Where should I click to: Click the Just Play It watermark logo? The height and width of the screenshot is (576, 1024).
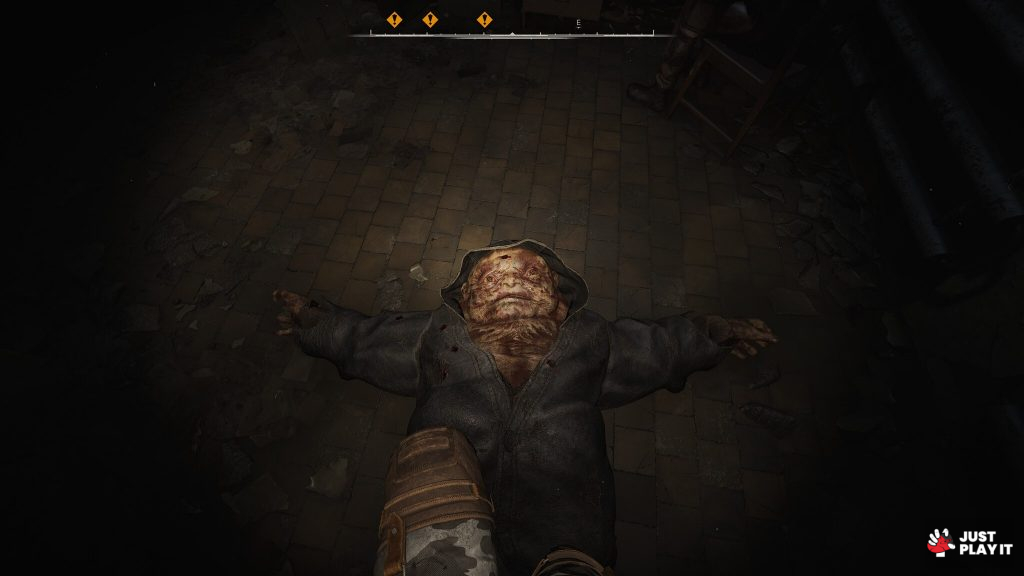(969, 543)
